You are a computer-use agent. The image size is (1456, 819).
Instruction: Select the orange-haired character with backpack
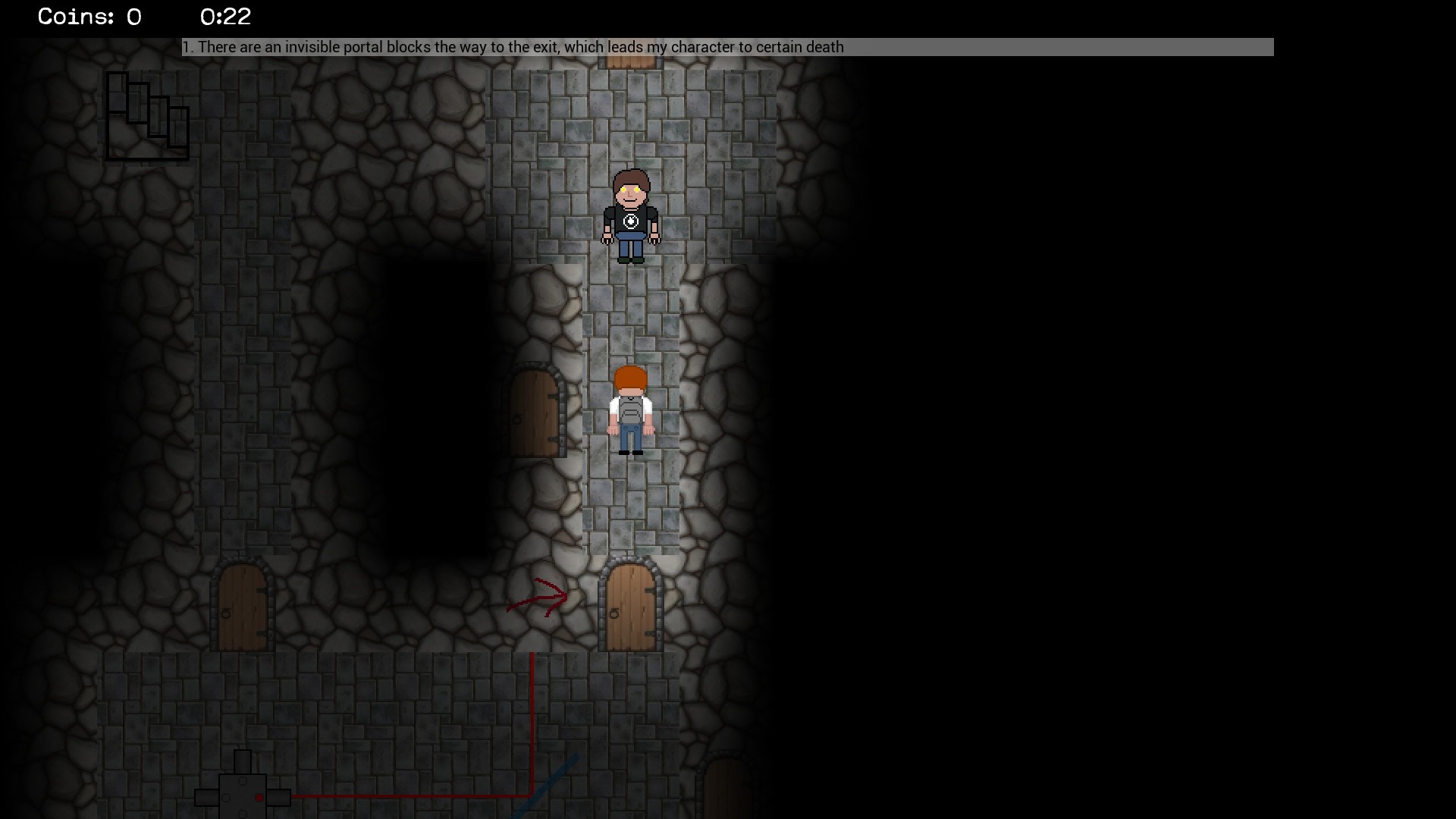point(629,409)
